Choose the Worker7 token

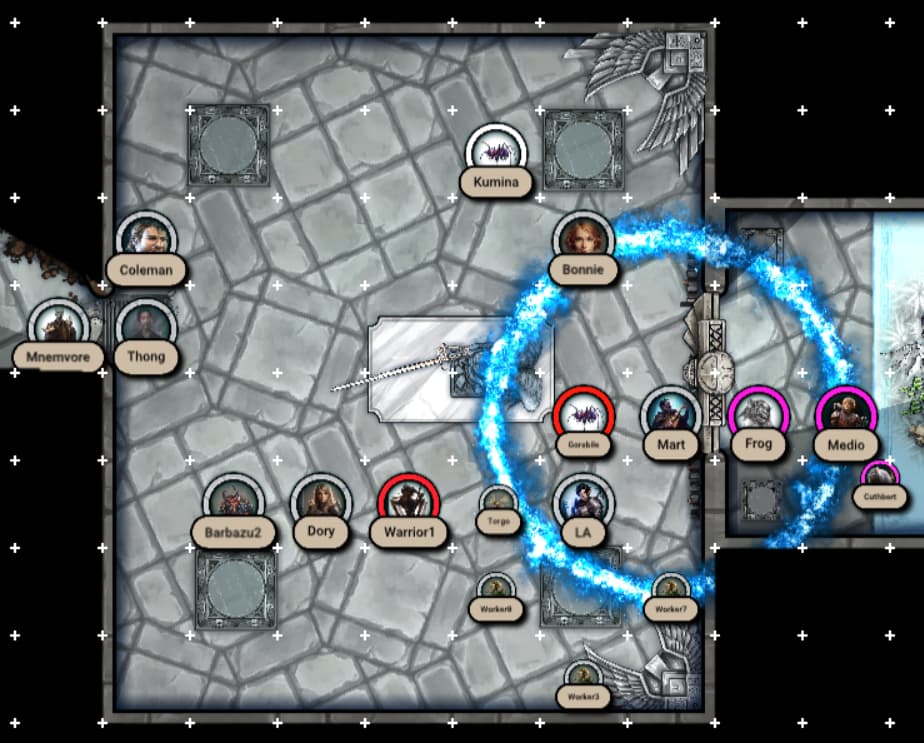[x=671, y=590]
